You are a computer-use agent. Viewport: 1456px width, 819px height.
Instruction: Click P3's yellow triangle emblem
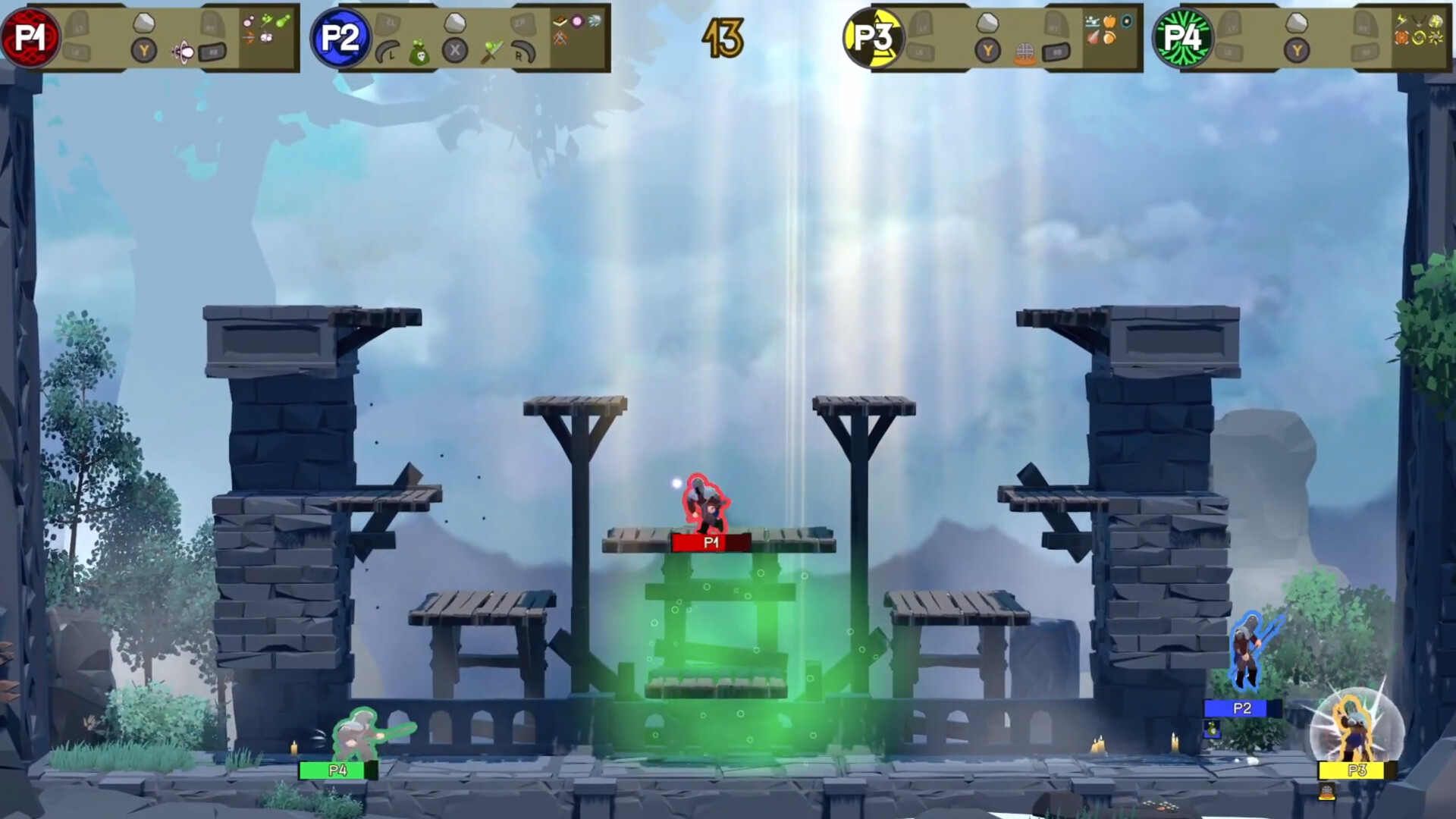(874, 38)
